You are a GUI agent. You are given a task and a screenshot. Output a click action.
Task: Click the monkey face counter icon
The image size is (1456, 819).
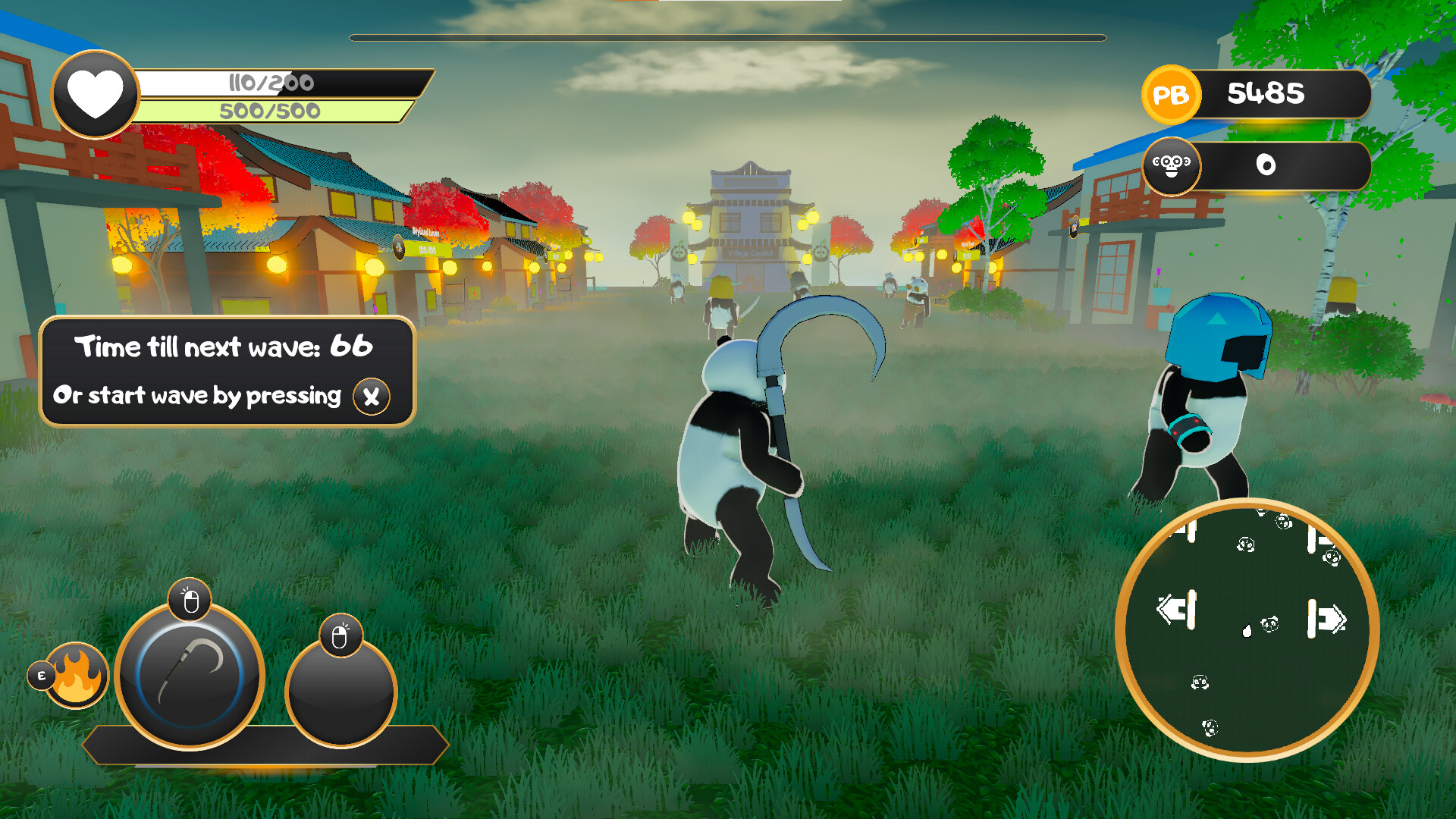coord(1172,165)
